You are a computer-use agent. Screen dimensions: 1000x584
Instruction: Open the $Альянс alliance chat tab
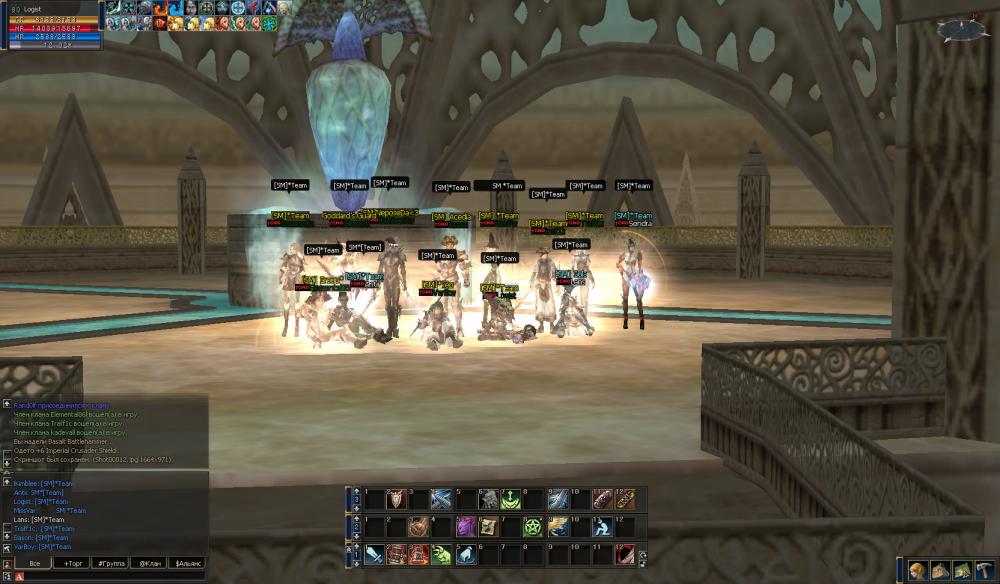click(x=188, y=563)
